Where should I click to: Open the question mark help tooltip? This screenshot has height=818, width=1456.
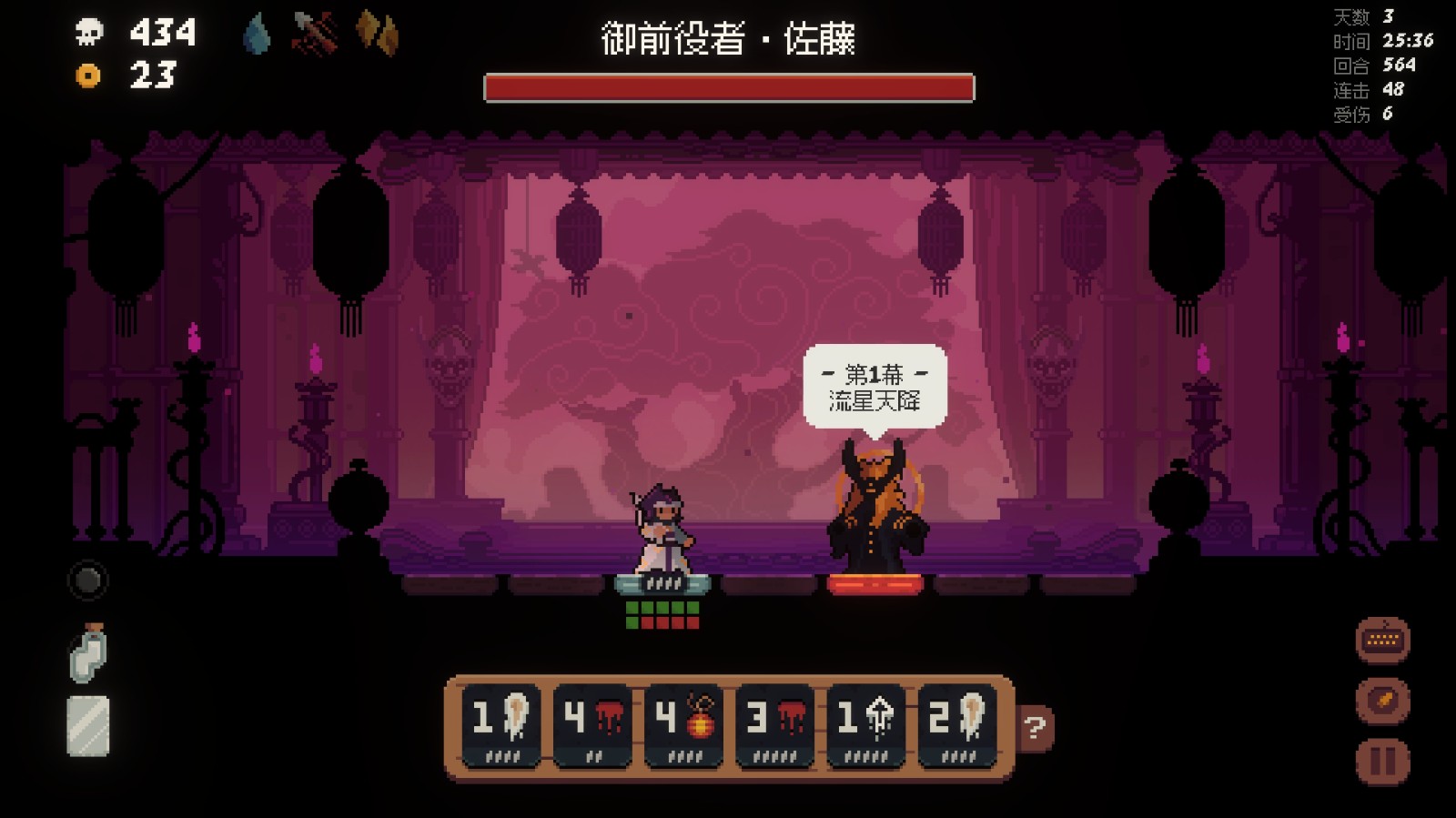coord(1033,730)
